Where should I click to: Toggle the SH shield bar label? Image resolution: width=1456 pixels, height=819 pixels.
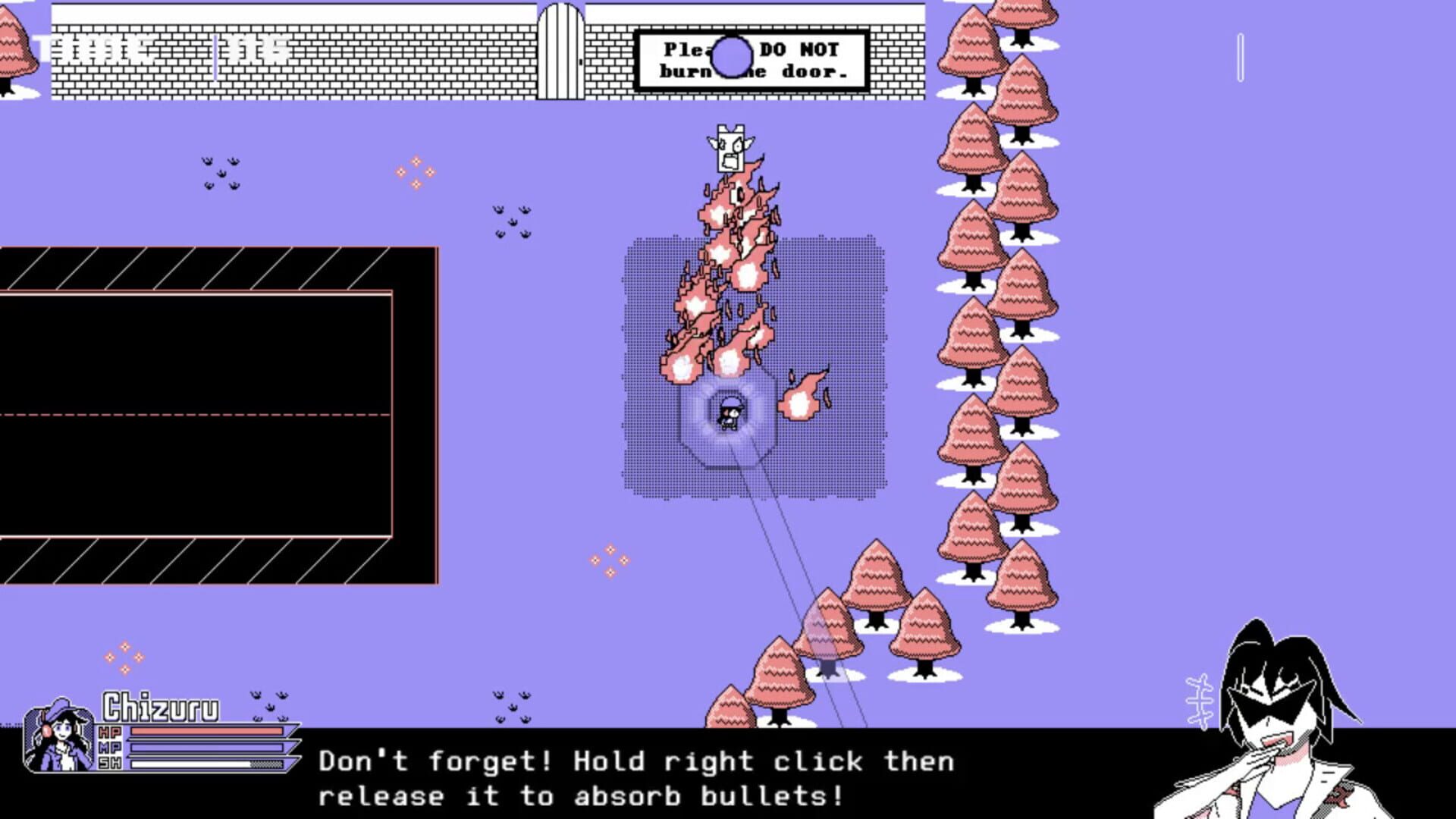[x=110, y=763]
